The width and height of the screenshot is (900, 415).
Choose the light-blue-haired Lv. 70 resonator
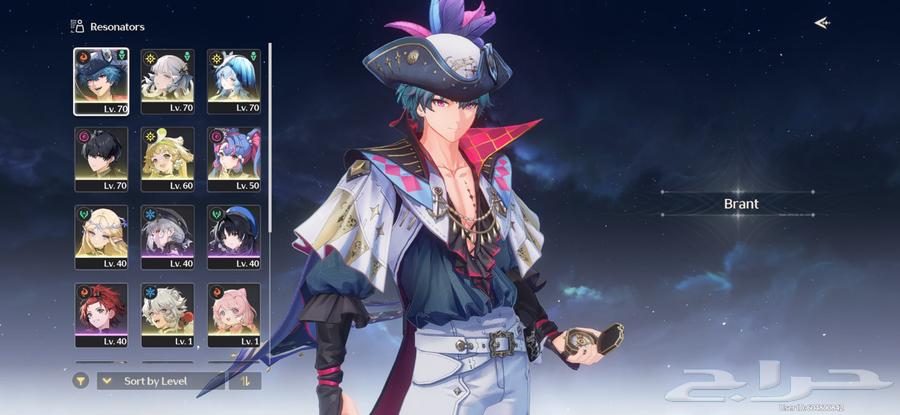[x=234, y=80]
